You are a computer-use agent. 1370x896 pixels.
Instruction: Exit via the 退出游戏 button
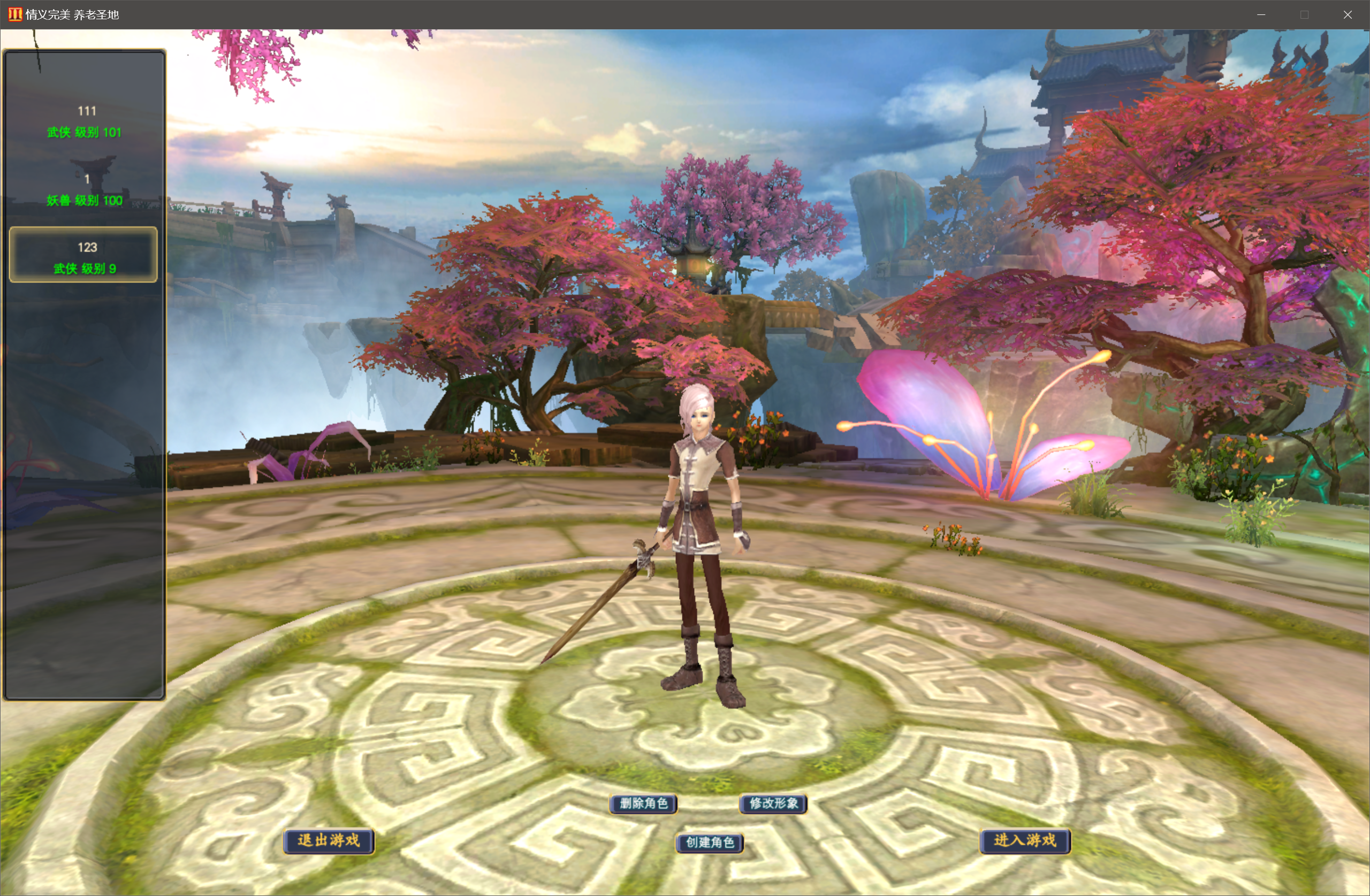point(329,841)
